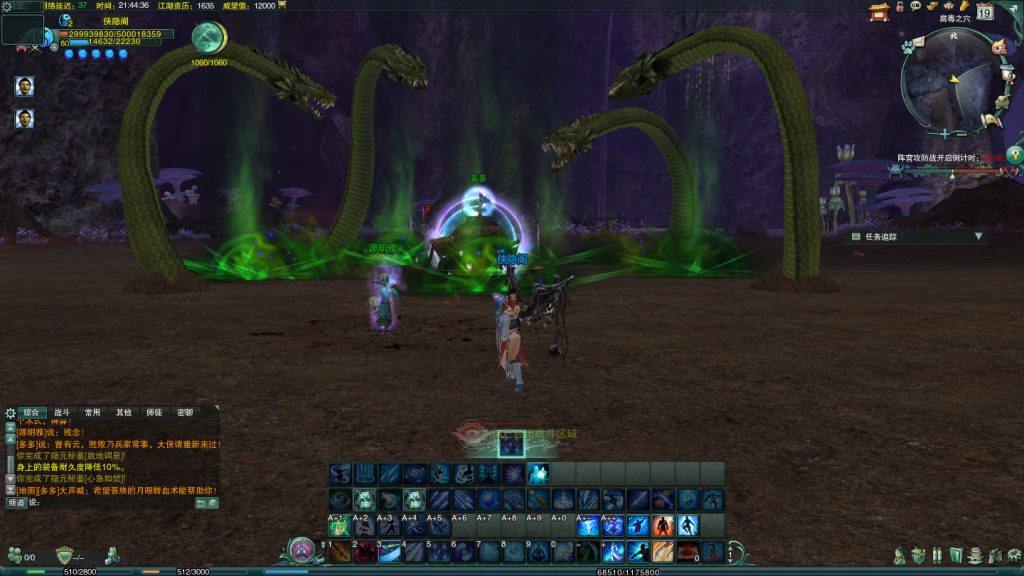This screenshot has width=1024, height=576.
Task: Click the 频道 channel selector button
Action: (16, 503)
